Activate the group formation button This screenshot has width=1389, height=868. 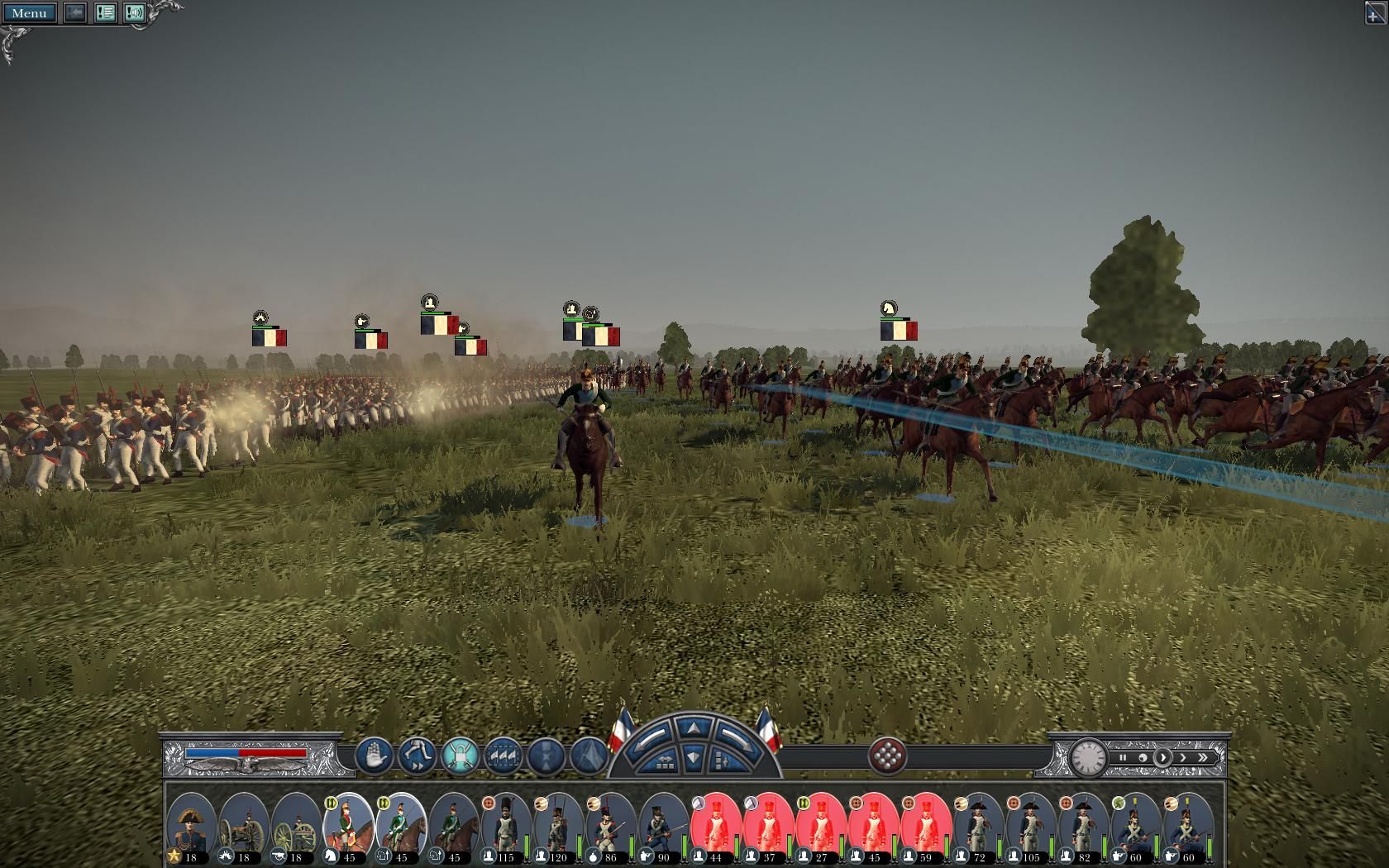pyautogui.click(x=504, y=756)
